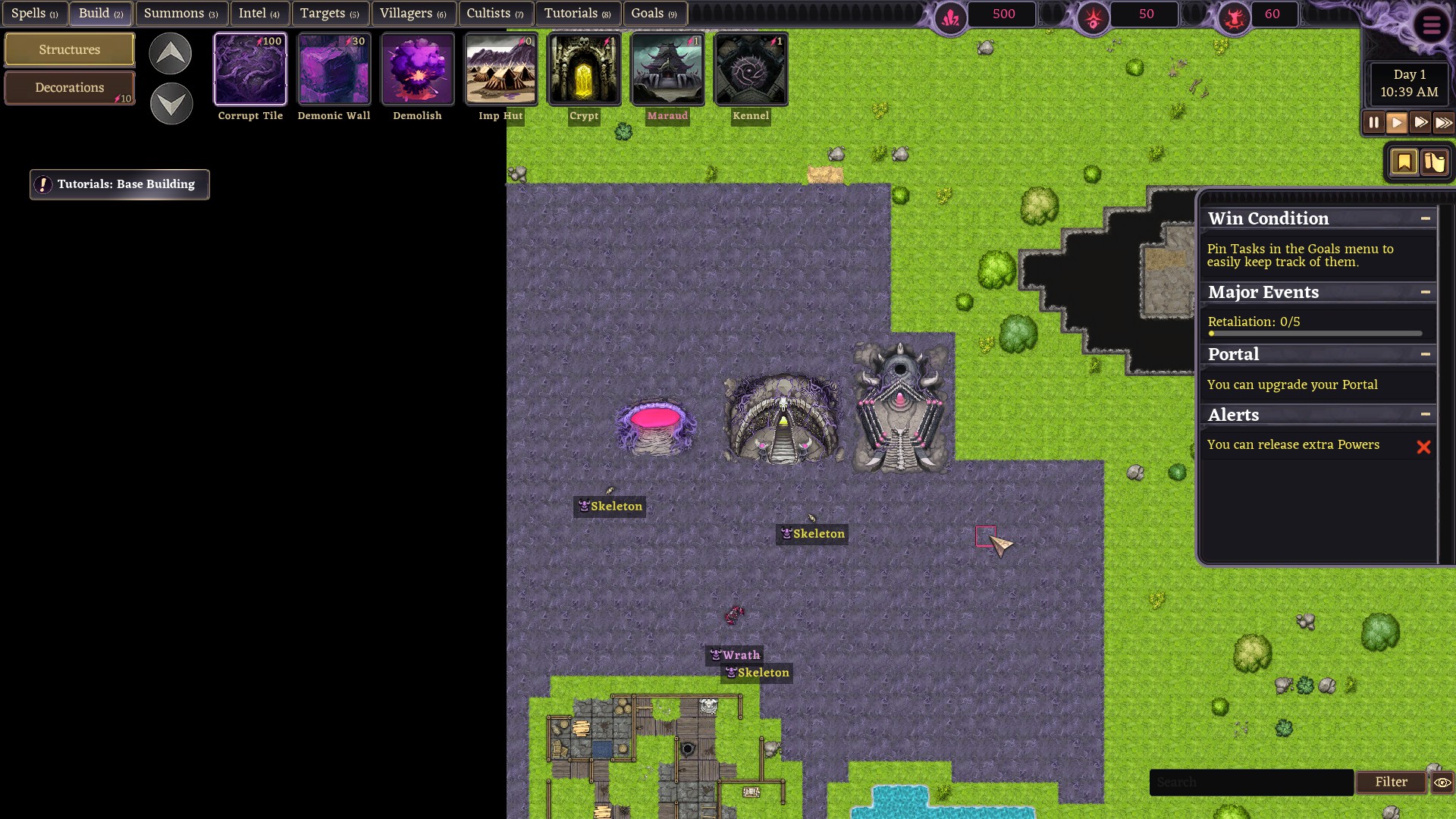
Task: Open the Base Building tutorial notice
Action: point(120,184)
